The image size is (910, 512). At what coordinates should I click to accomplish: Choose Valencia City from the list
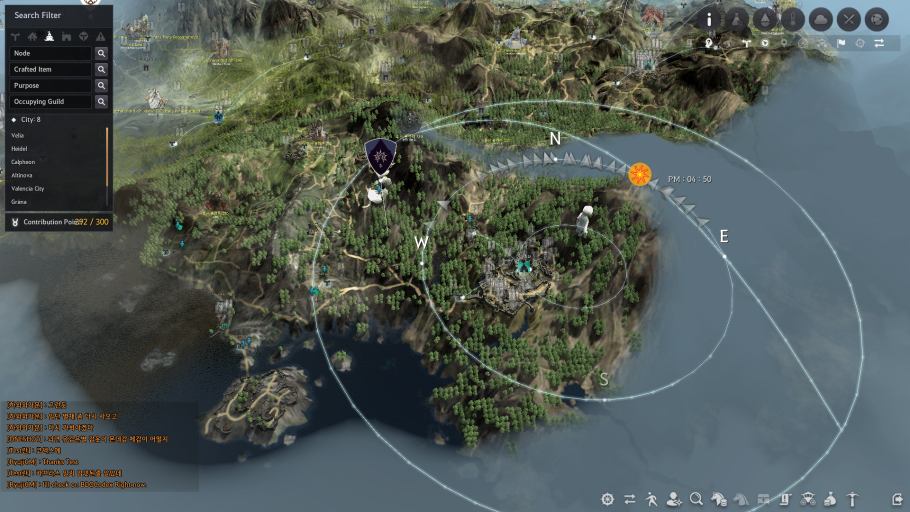[28, 188]
